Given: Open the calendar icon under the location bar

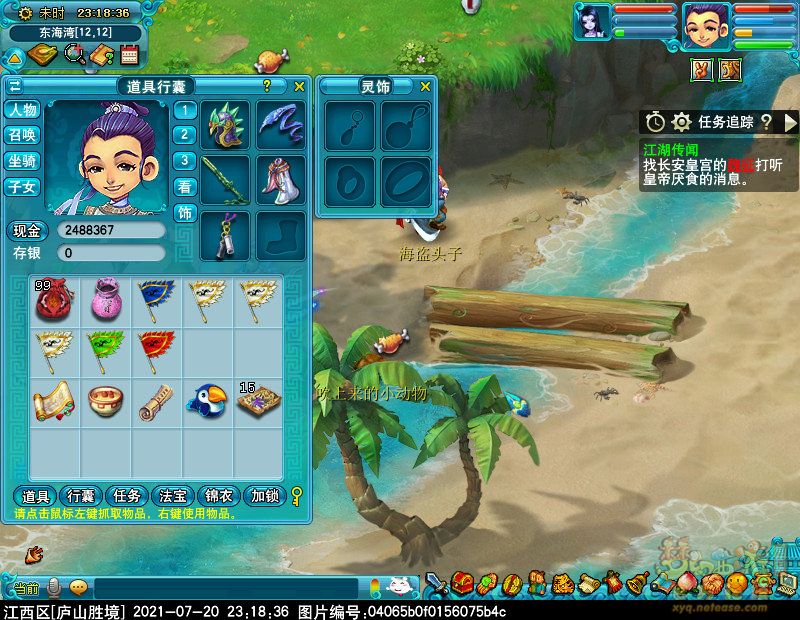Looking at the screenshot, I should 128,54.
